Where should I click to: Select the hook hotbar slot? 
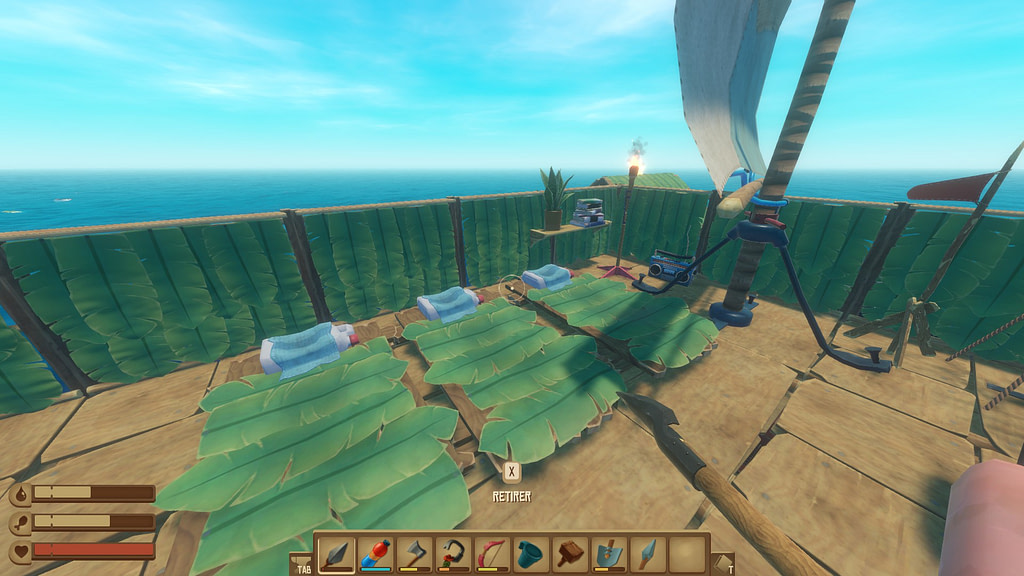tap(453, 553)
